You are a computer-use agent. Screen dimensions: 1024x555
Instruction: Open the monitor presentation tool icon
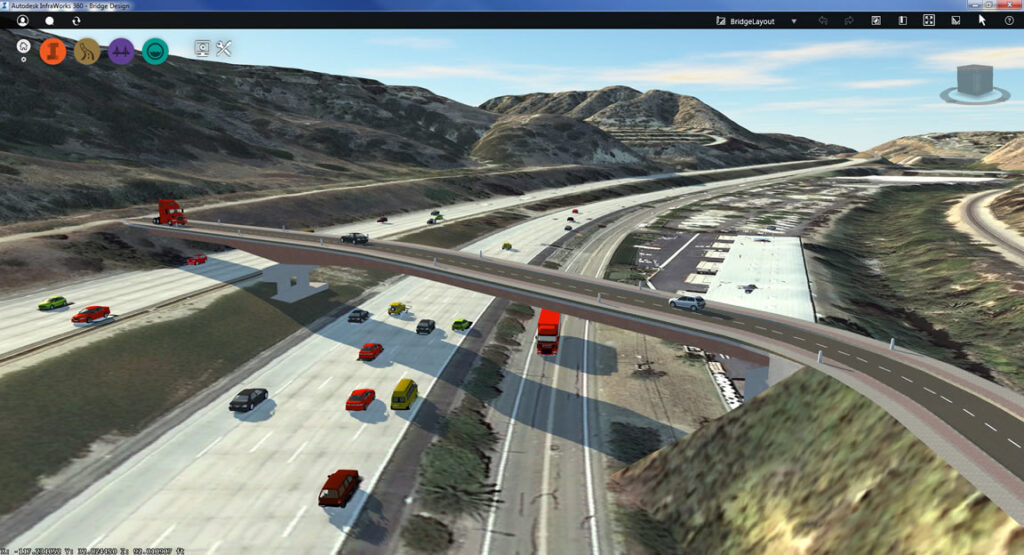tap(202, 48)
